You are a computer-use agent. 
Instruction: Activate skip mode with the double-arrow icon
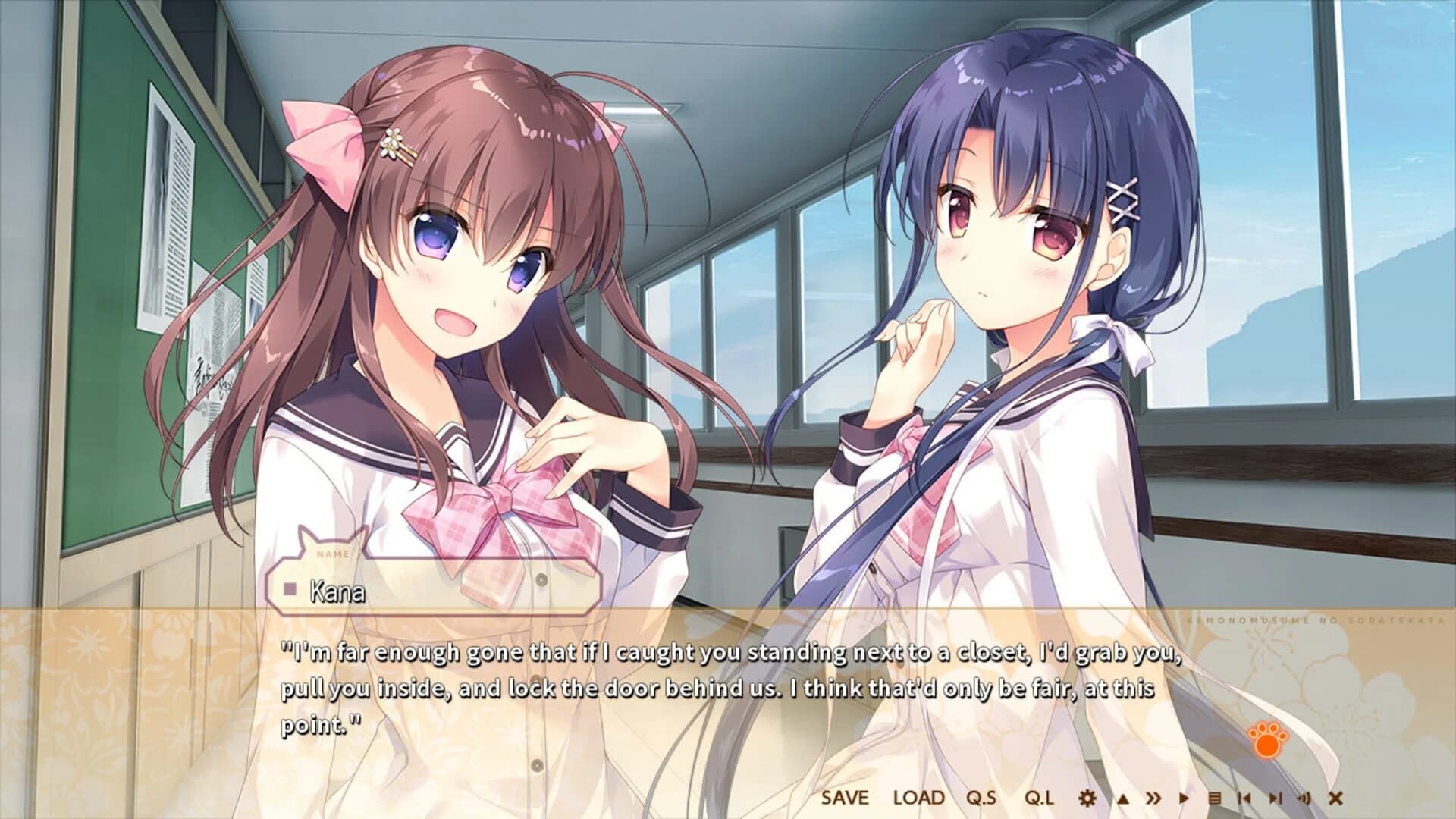point(1153,799)
